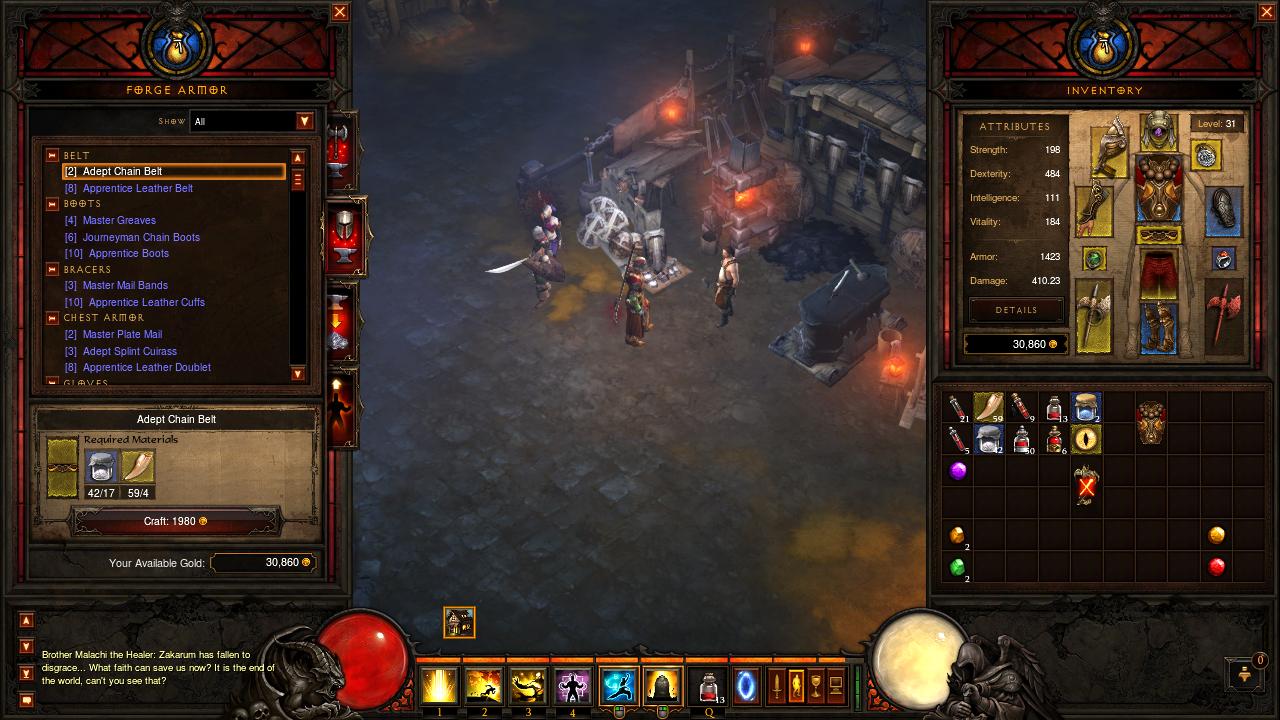Viewport: 1280px width, 720px height.
Task: Close the Inventory panel
Action: (1267, 12)
